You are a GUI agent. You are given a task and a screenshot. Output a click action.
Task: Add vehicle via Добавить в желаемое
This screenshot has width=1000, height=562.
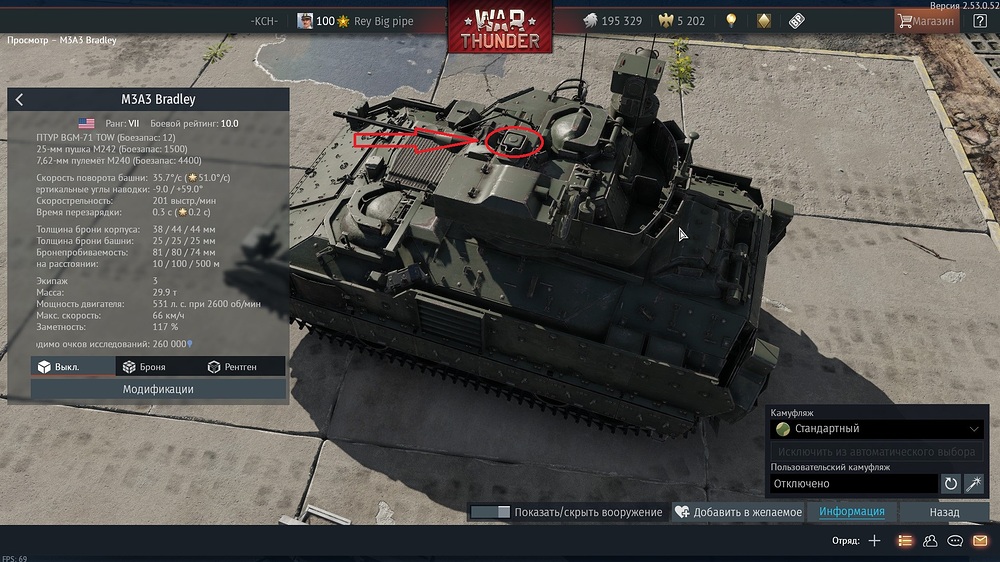coord(738,512)
